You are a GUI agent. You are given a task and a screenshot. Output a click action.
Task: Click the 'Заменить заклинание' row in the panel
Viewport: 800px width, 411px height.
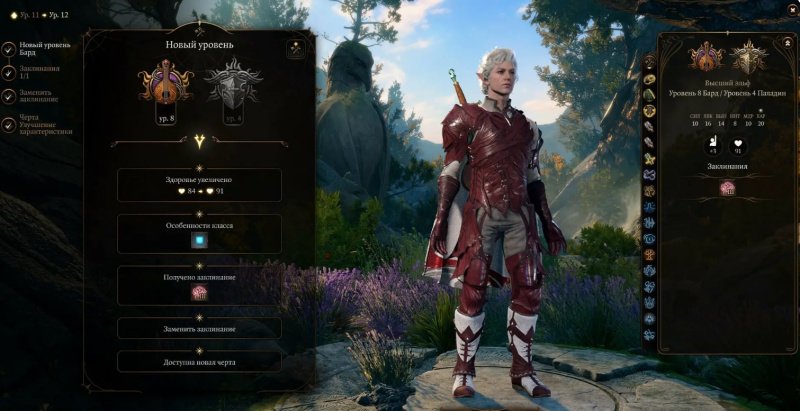pyautogui.click(x=199, y=328)
